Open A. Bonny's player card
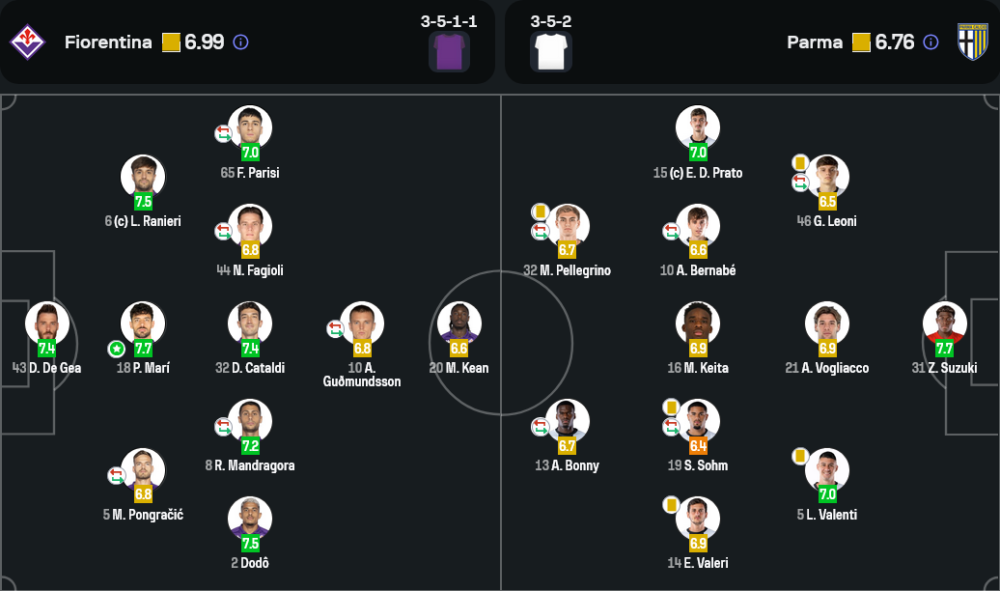Viewport: 1000px width, 591px height. 567,421
